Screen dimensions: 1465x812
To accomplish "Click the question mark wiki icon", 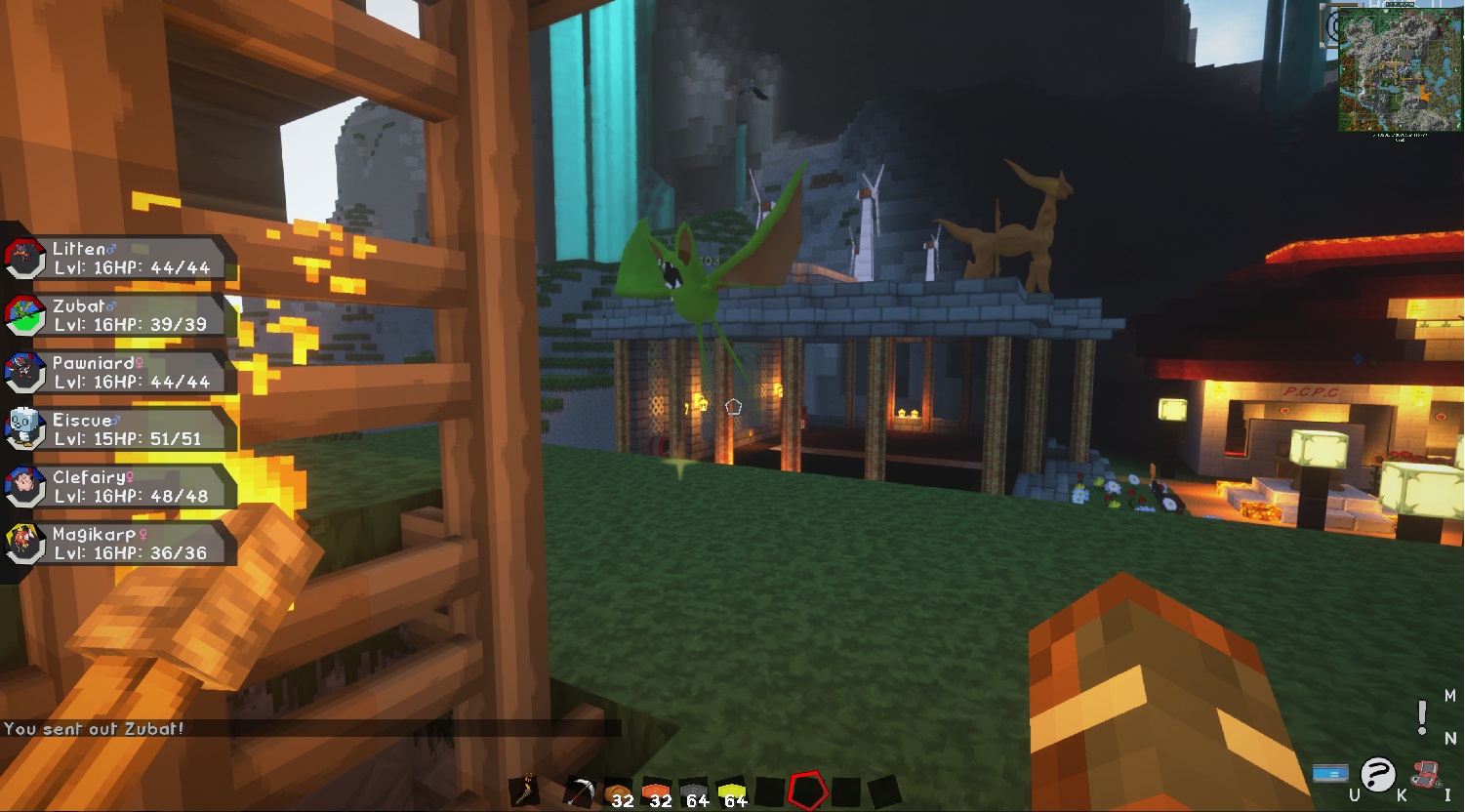I will click(1377, 774).
